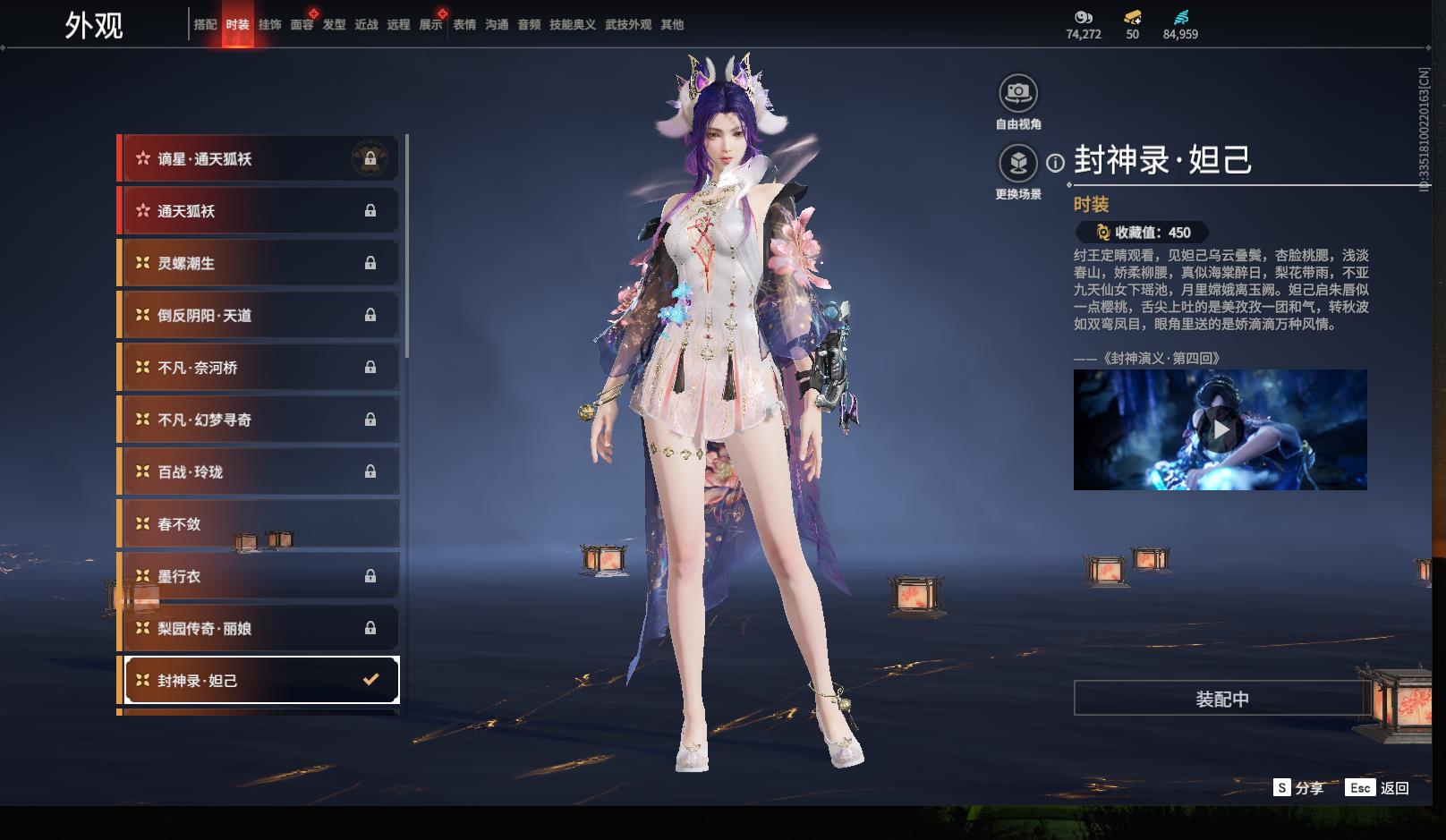Open the 挂饰 accessories tab
Screen dimensions: 1446x840
269,25
